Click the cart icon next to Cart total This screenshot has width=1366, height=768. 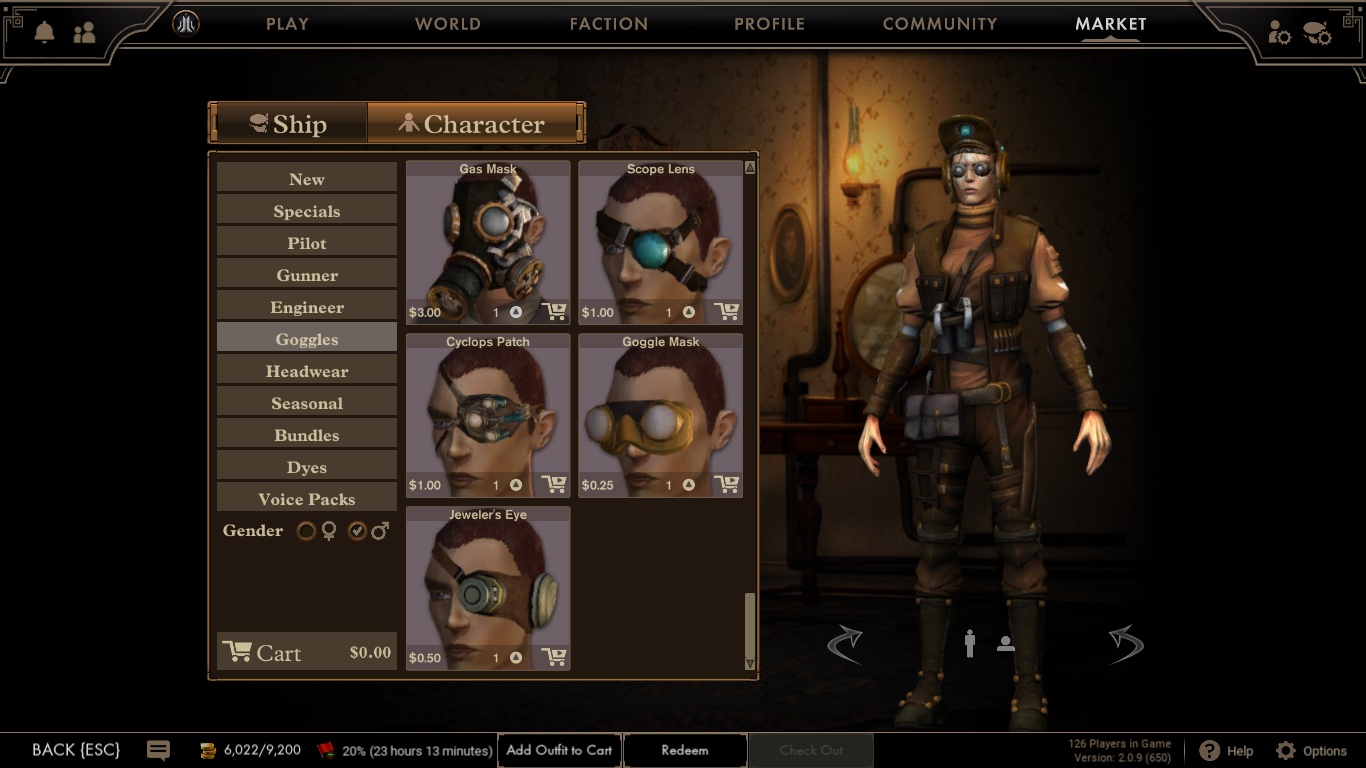[237, 650]
